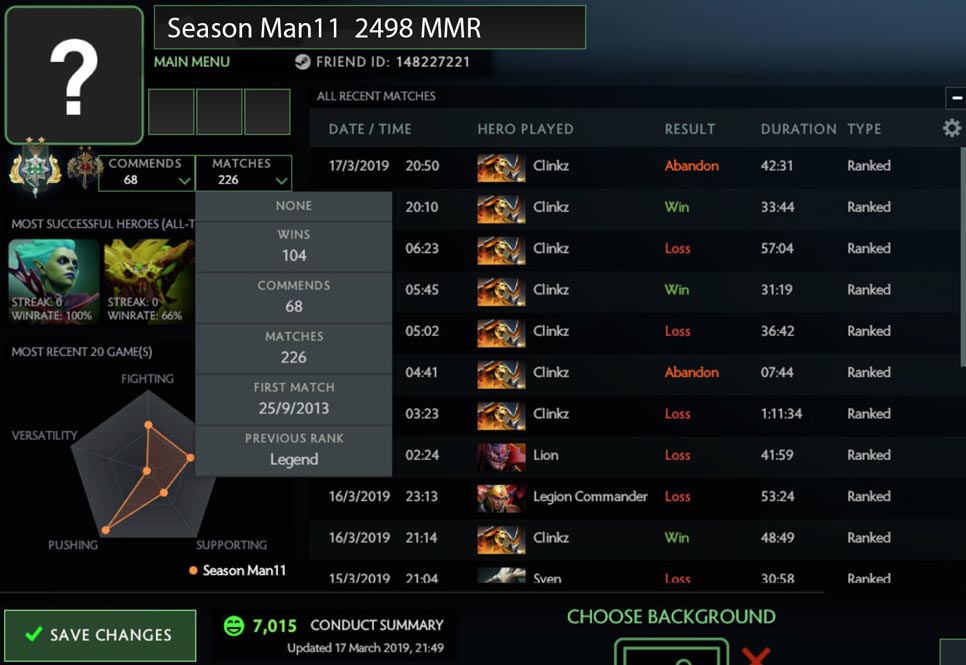This screenshot has height=665, width=966.
Task: Open the Main Menu link
Action: [192, 62]
